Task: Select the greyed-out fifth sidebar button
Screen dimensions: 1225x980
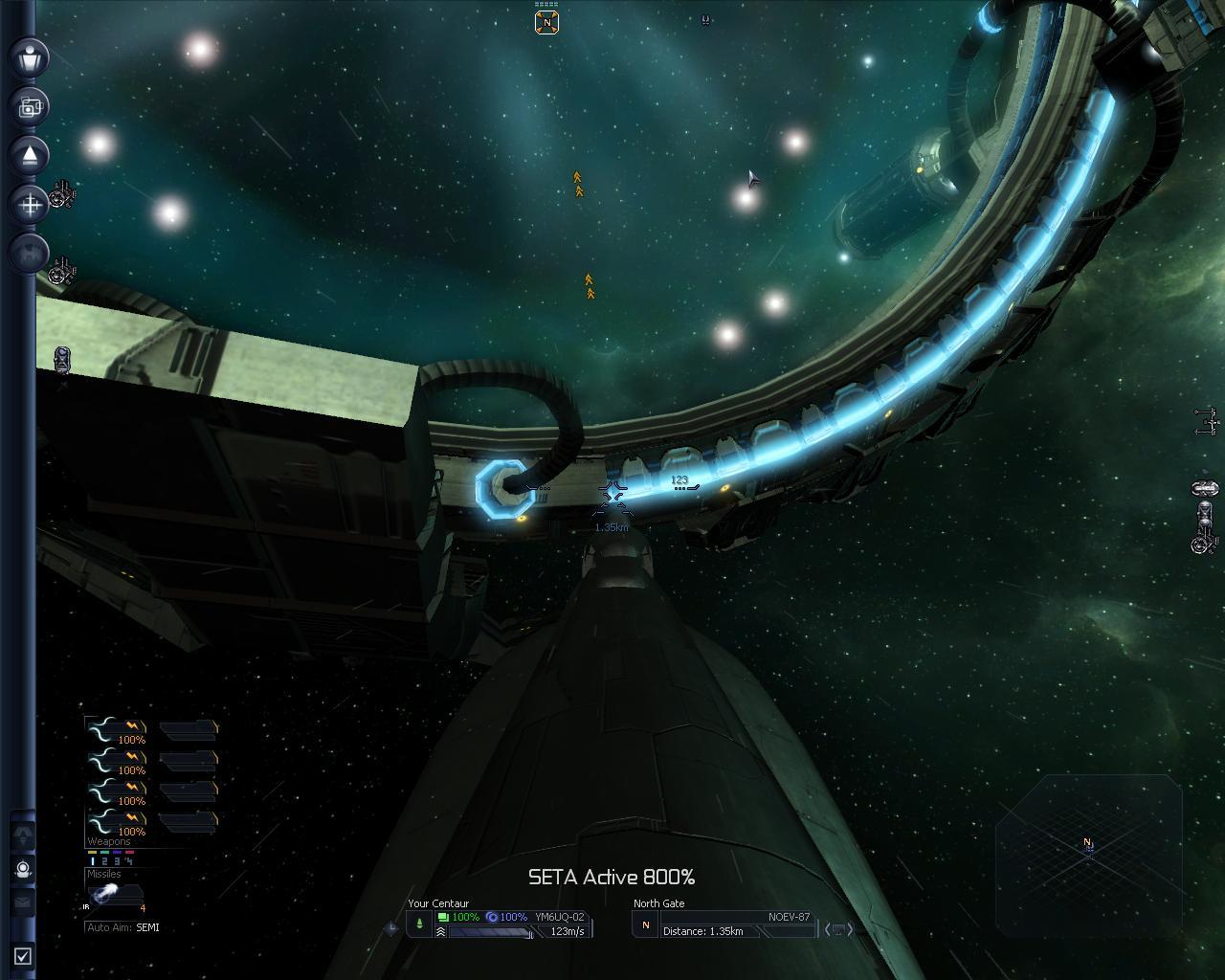Action: (x=30, y=253)
